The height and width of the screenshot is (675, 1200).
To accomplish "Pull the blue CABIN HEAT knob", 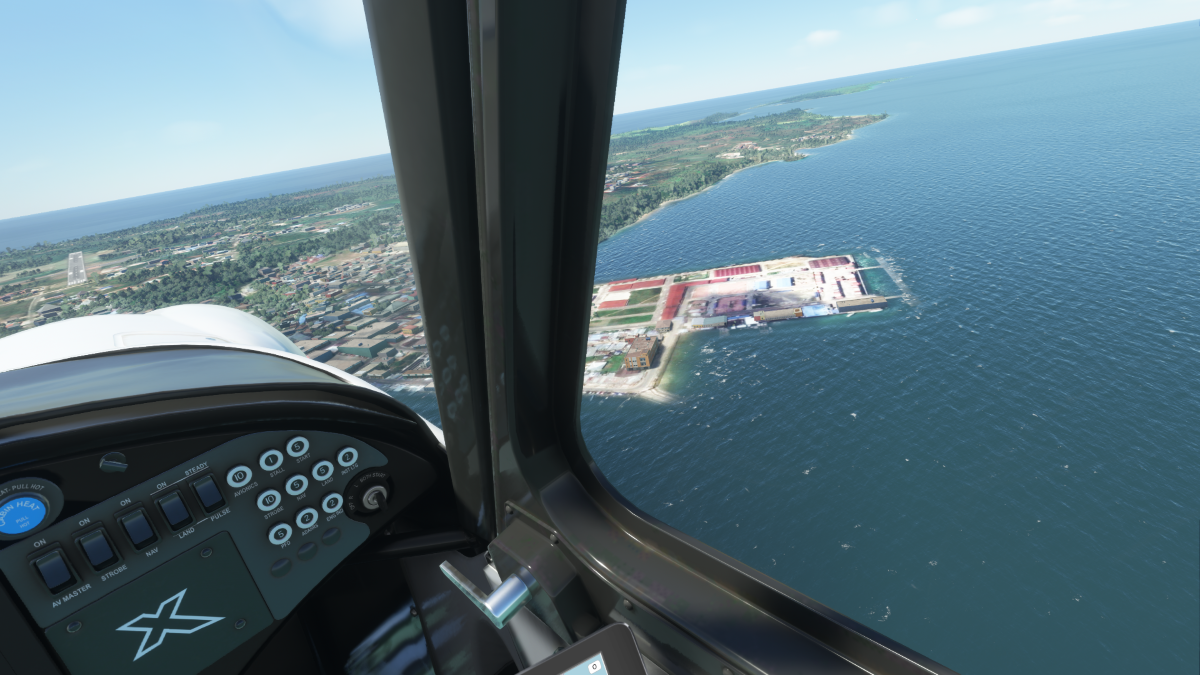I will tap(22, 514).
